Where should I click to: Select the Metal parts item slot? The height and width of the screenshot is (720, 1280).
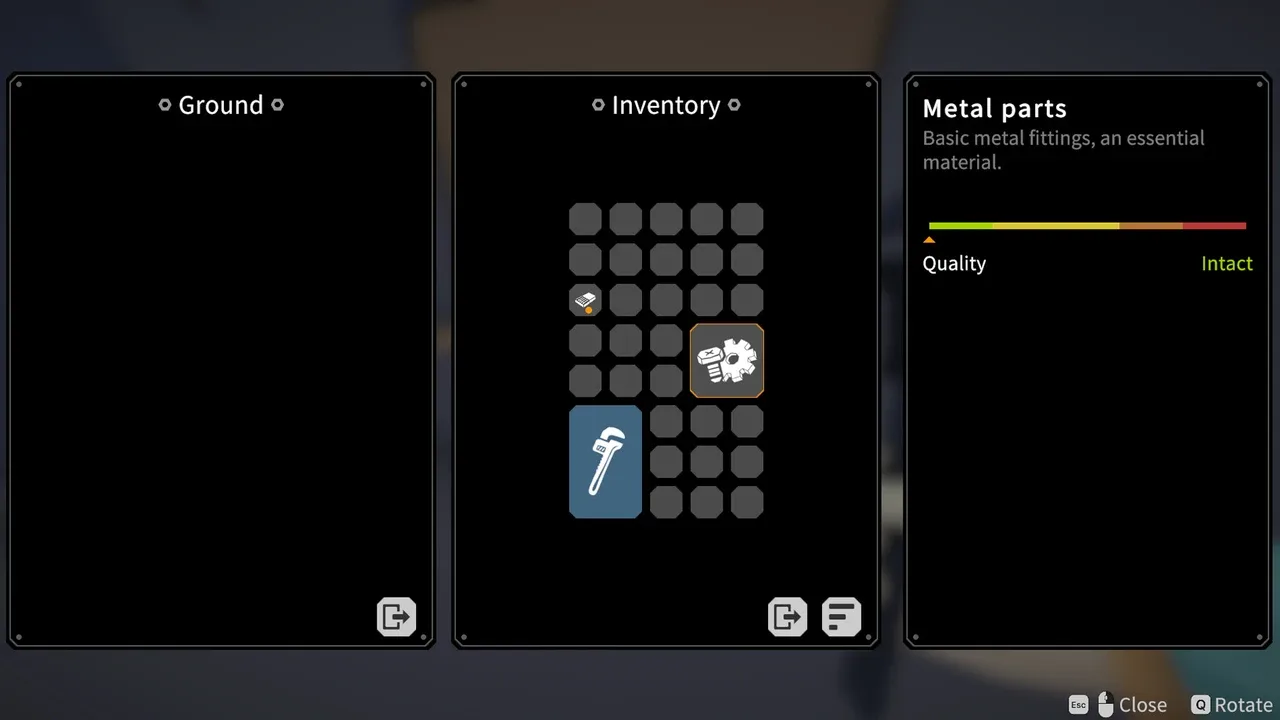coord(727,361)
